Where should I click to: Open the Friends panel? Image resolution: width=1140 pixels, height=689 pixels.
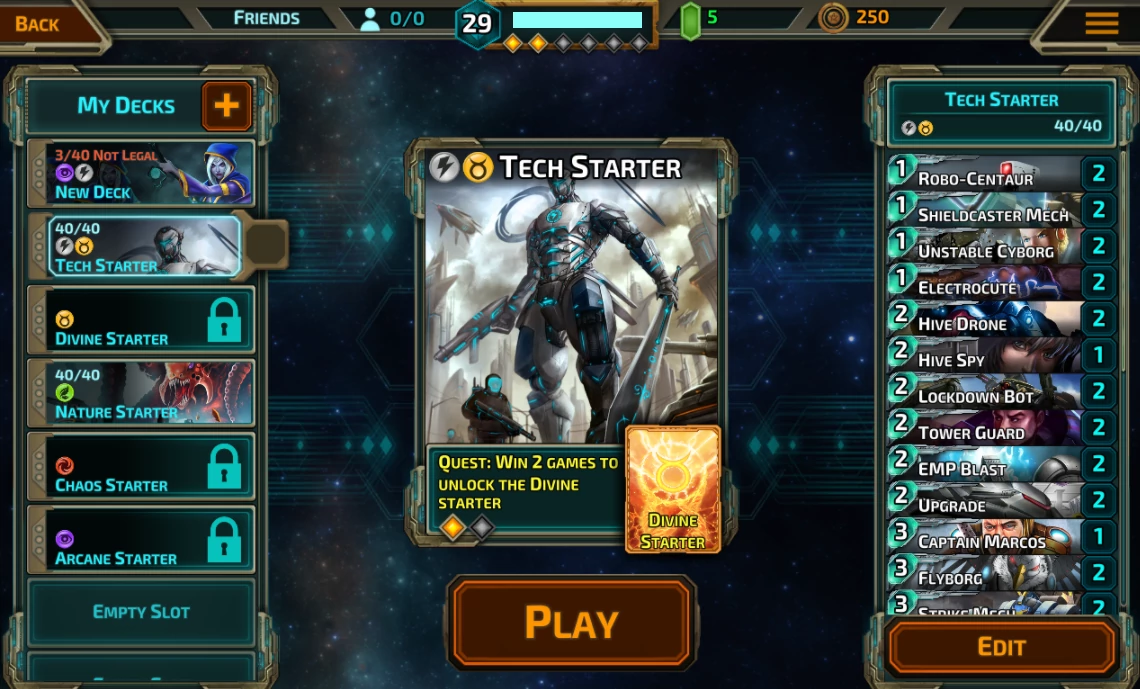pyautogui.click(x=266, y=18)
